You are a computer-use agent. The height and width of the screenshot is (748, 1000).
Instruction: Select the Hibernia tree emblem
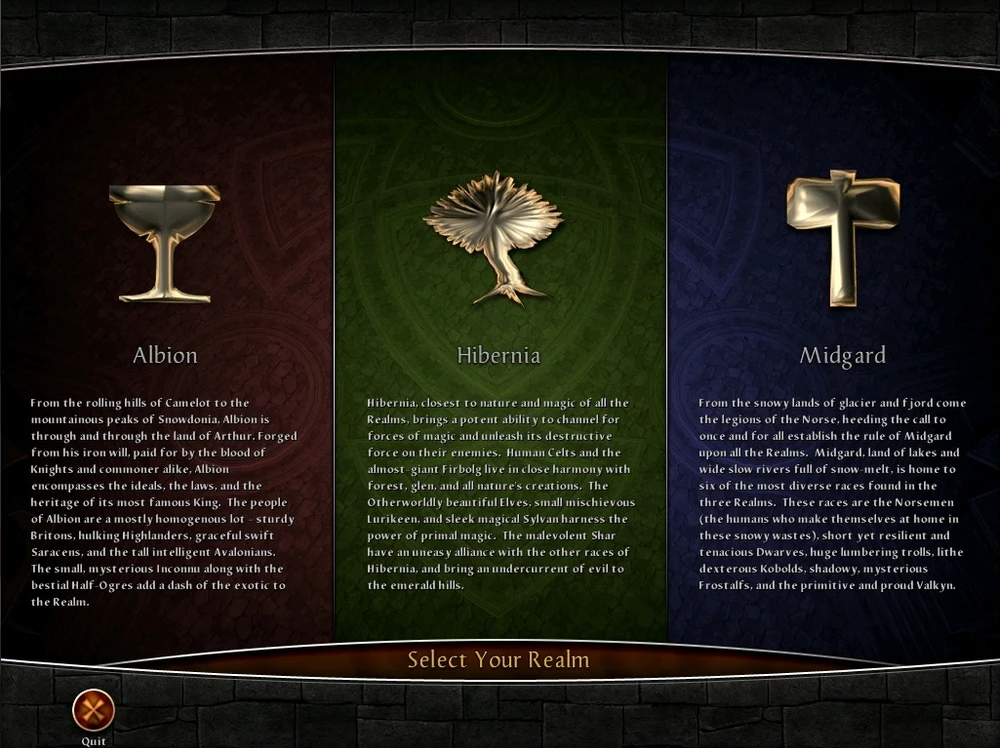tap(497, 237)
